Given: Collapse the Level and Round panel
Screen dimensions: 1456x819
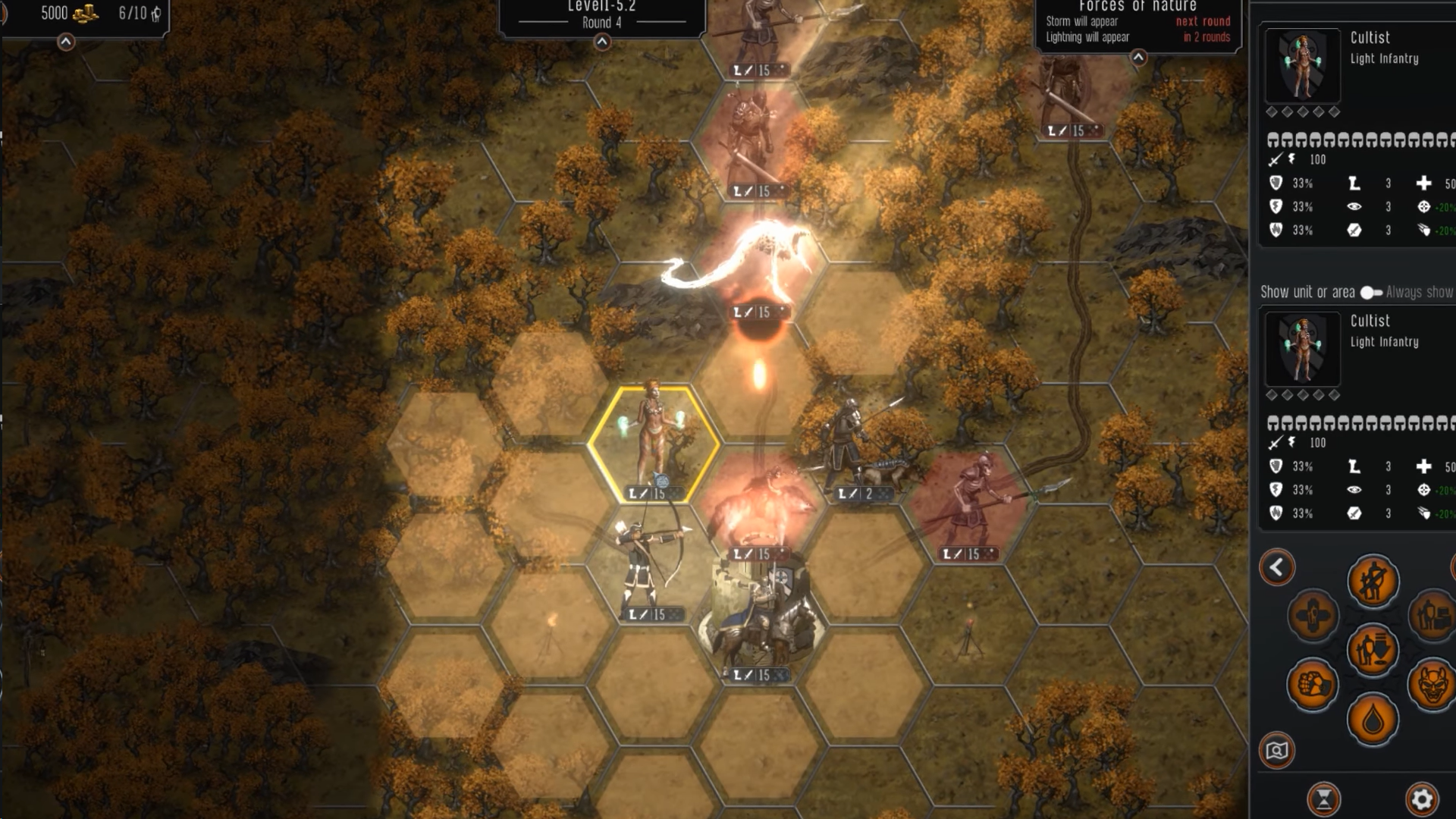Looking at the screenshot, I should click(x=602, y=42).
